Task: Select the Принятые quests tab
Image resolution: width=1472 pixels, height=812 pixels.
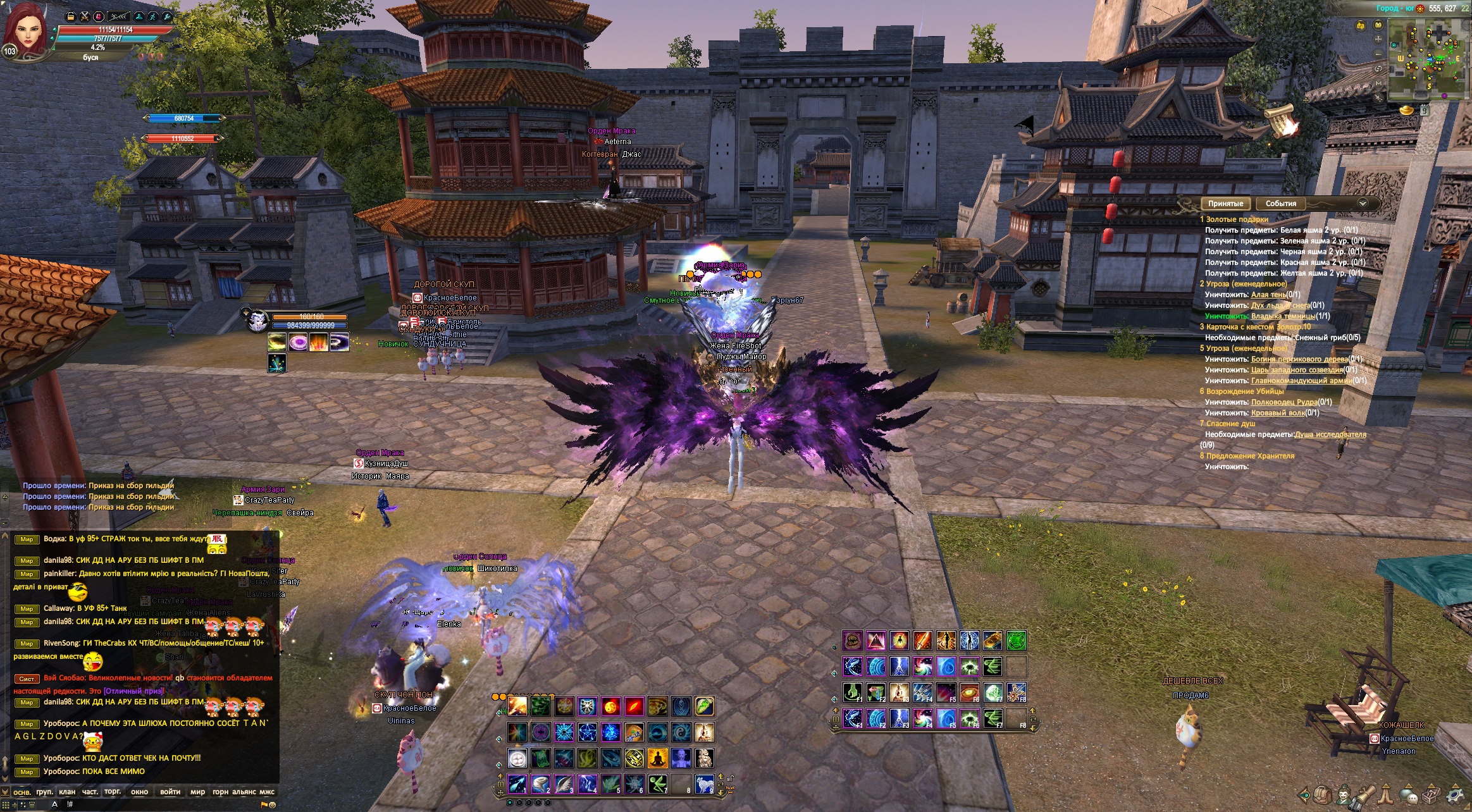Action: point(1225,204)
